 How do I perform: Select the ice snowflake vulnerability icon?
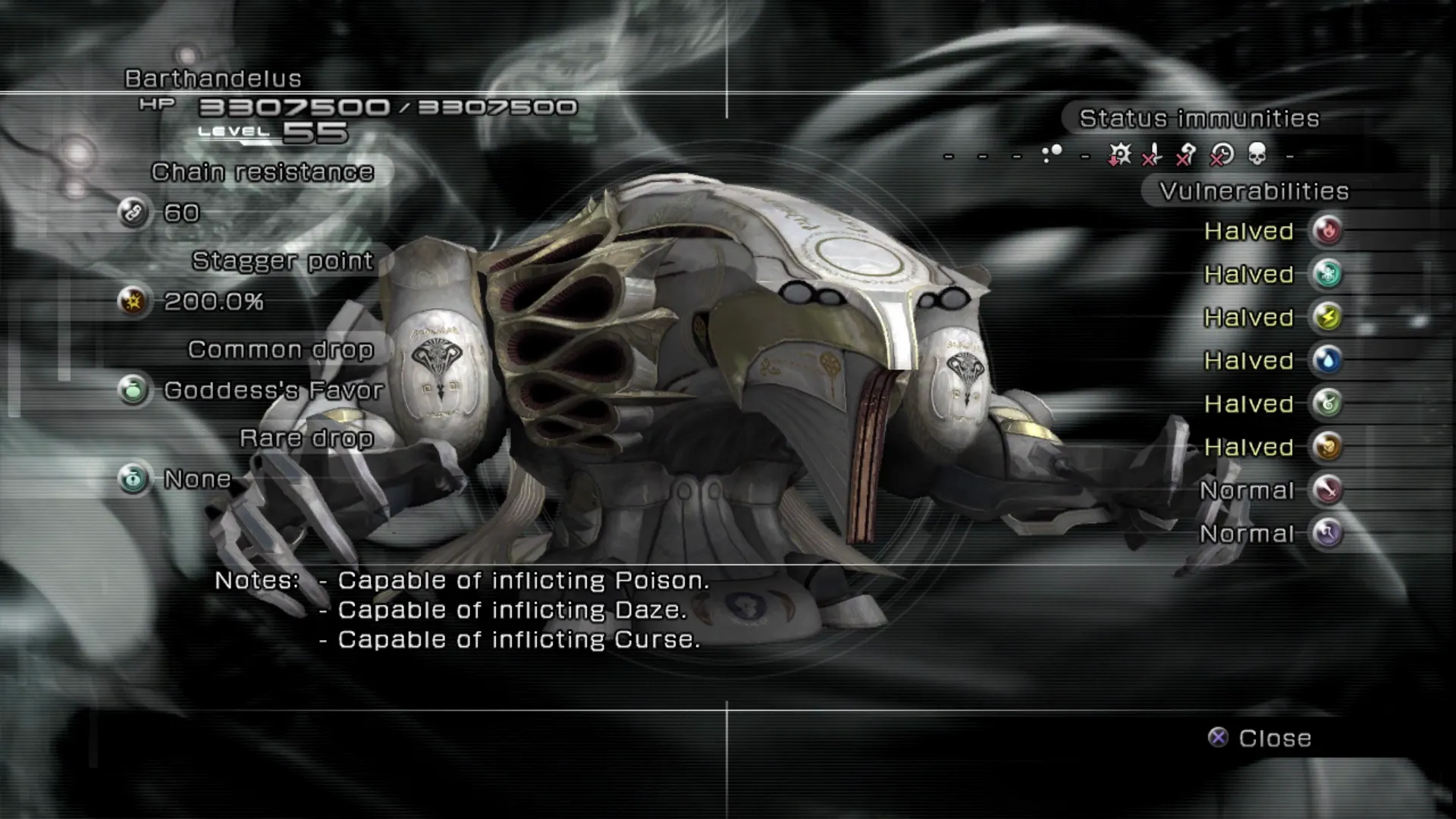(1327, 274)
